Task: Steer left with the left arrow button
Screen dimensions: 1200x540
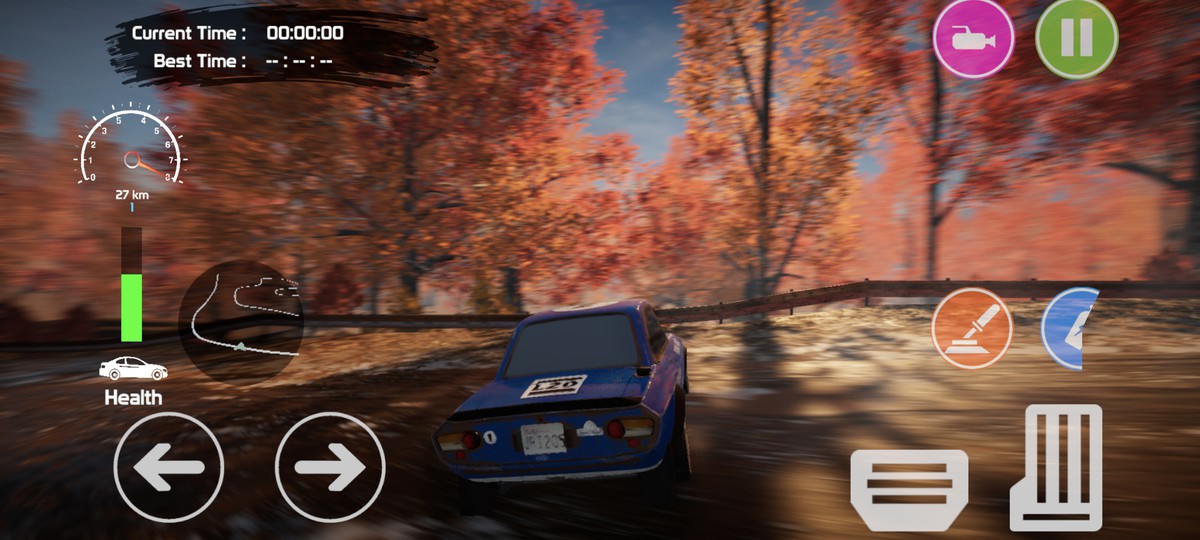Action: click(x=168, y=466)
